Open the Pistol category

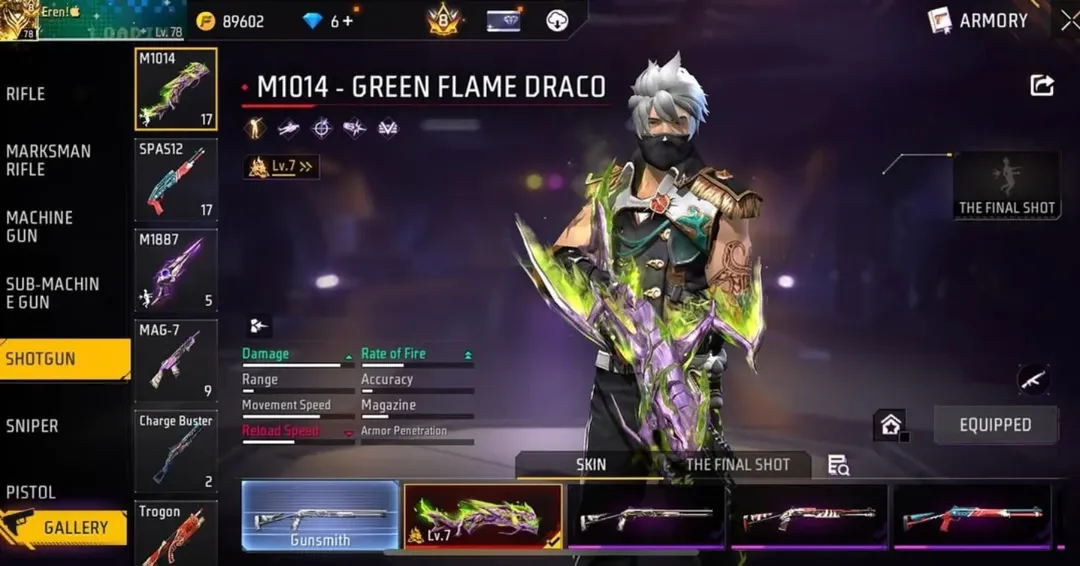pyautogui.click(x=31, y=492)
